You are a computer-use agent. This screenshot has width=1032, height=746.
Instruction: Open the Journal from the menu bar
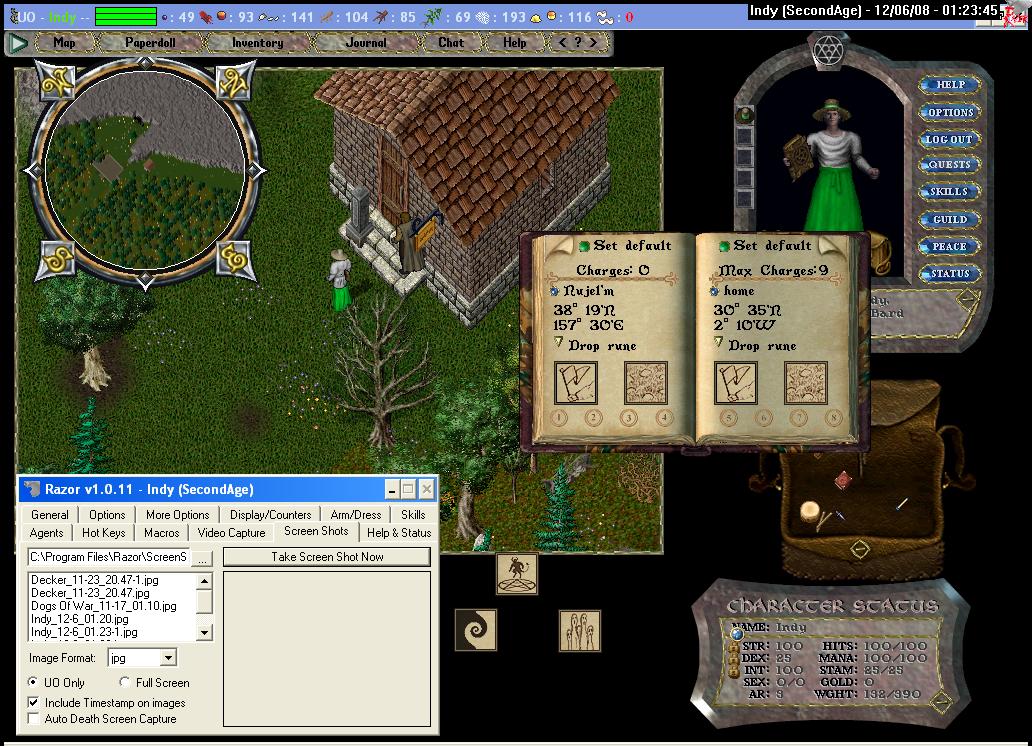(366, 43)
